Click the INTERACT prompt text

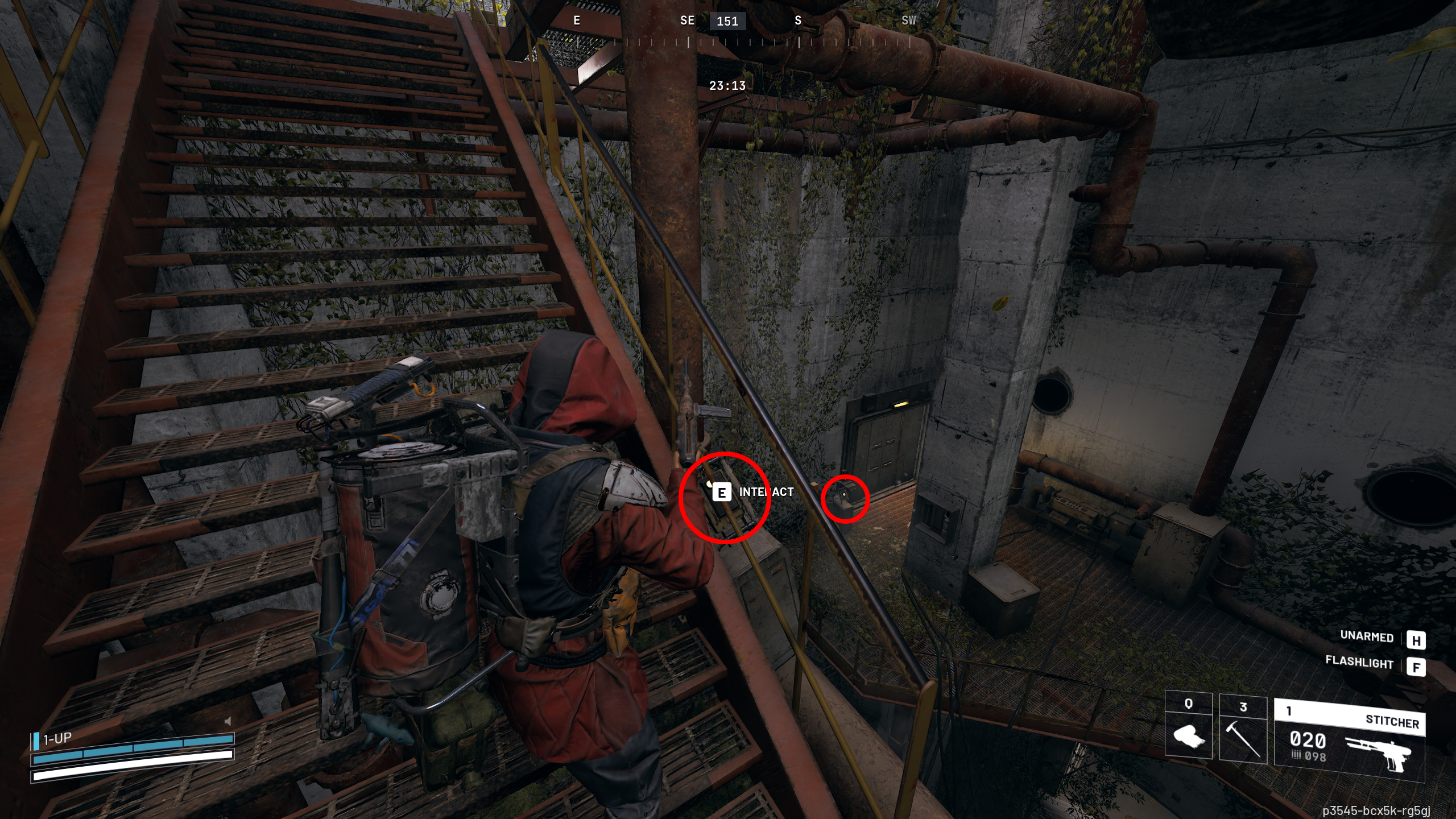[x=765, y=491]
